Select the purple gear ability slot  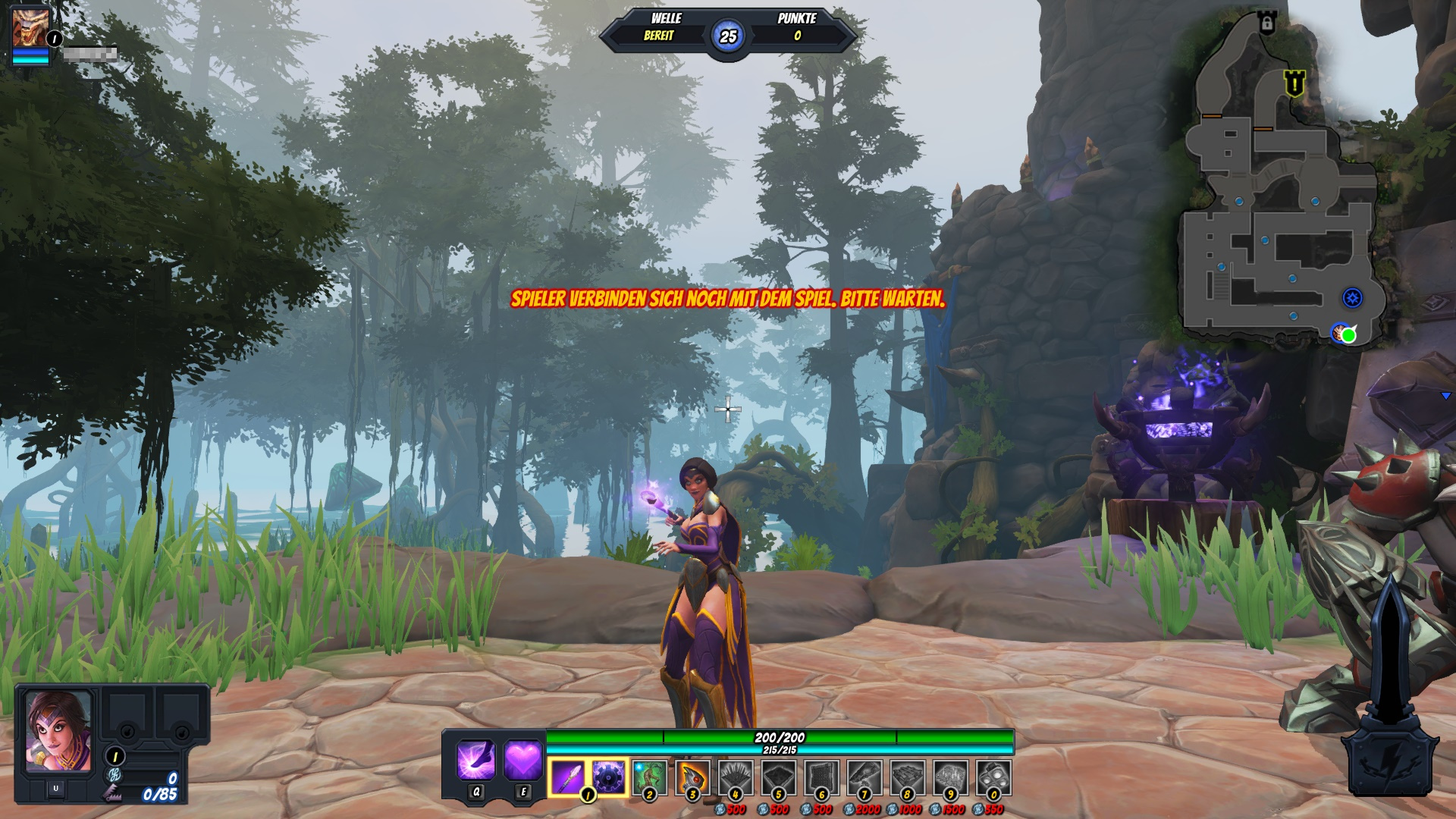pyautogui.click(x=609, y=777)
